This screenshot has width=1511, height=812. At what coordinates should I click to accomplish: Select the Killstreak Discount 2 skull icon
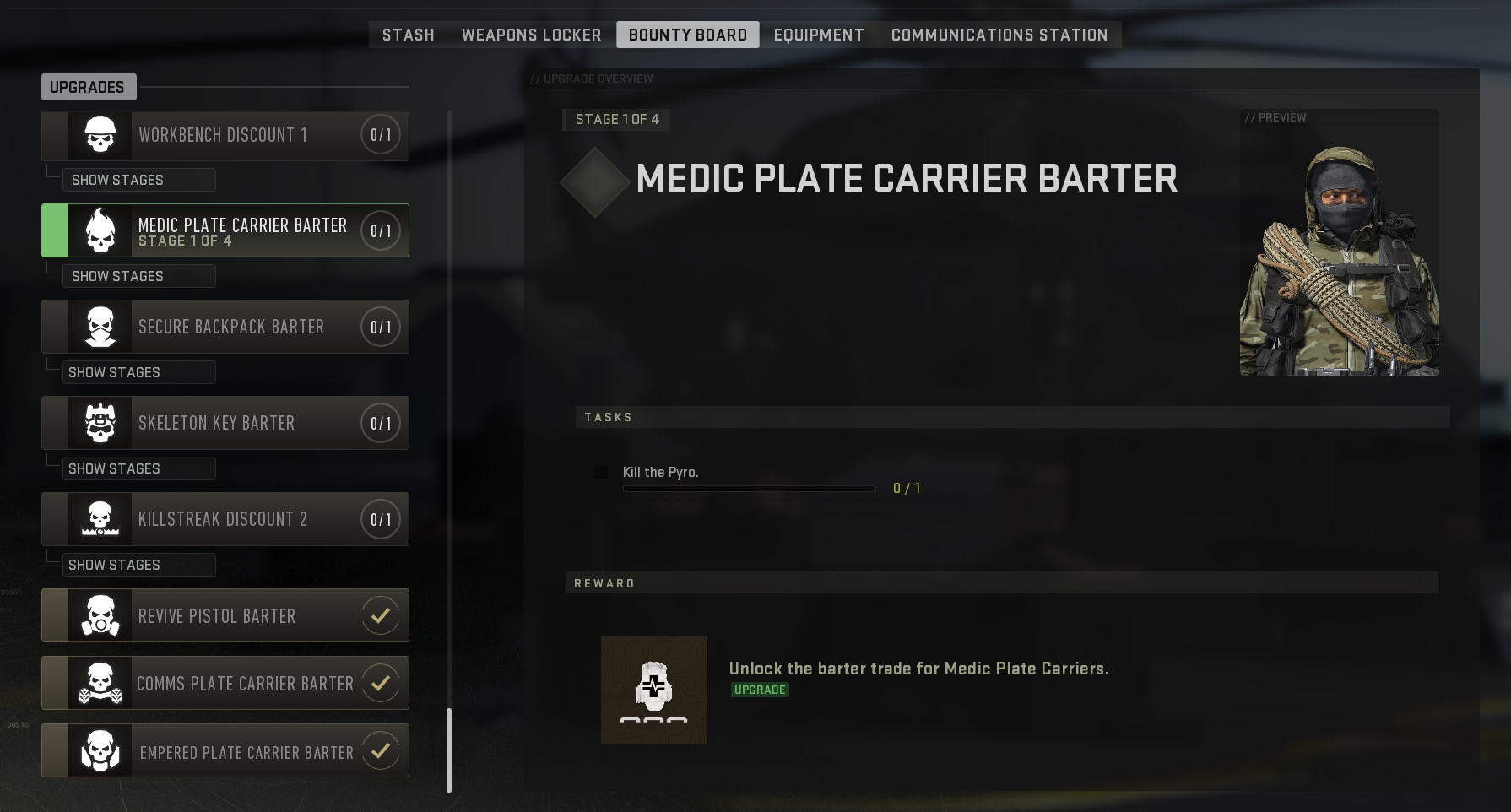click(x=99, y=519)
